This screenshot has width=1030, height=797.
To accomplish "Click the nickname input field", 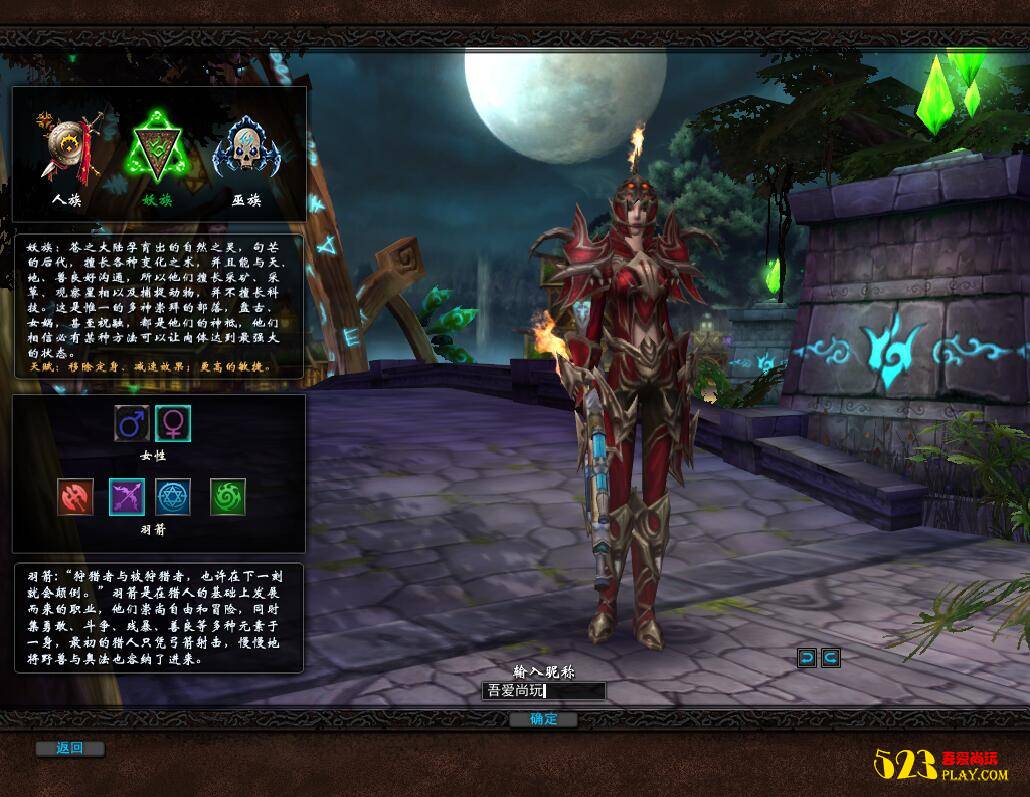I will point(544,691).
